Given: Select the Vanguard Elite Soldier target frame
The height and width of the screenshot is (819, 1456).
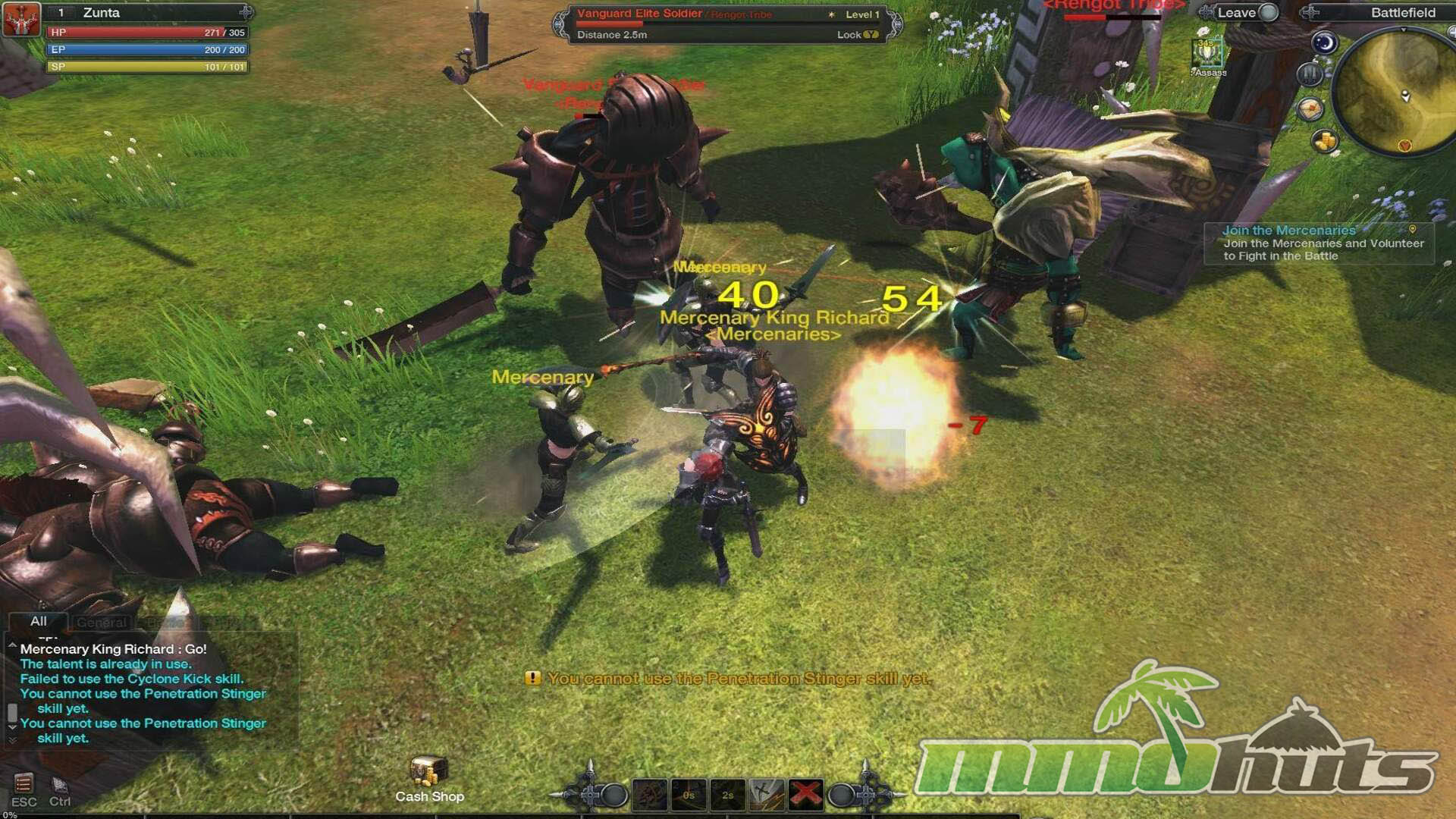Looking at the screenshot, I should point(726,24).
